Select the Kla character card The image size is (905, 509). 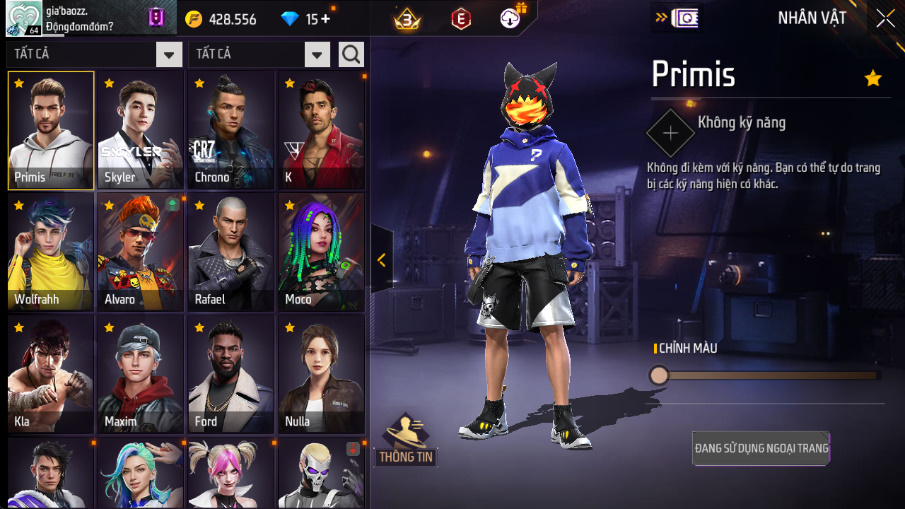coord(51,374)
